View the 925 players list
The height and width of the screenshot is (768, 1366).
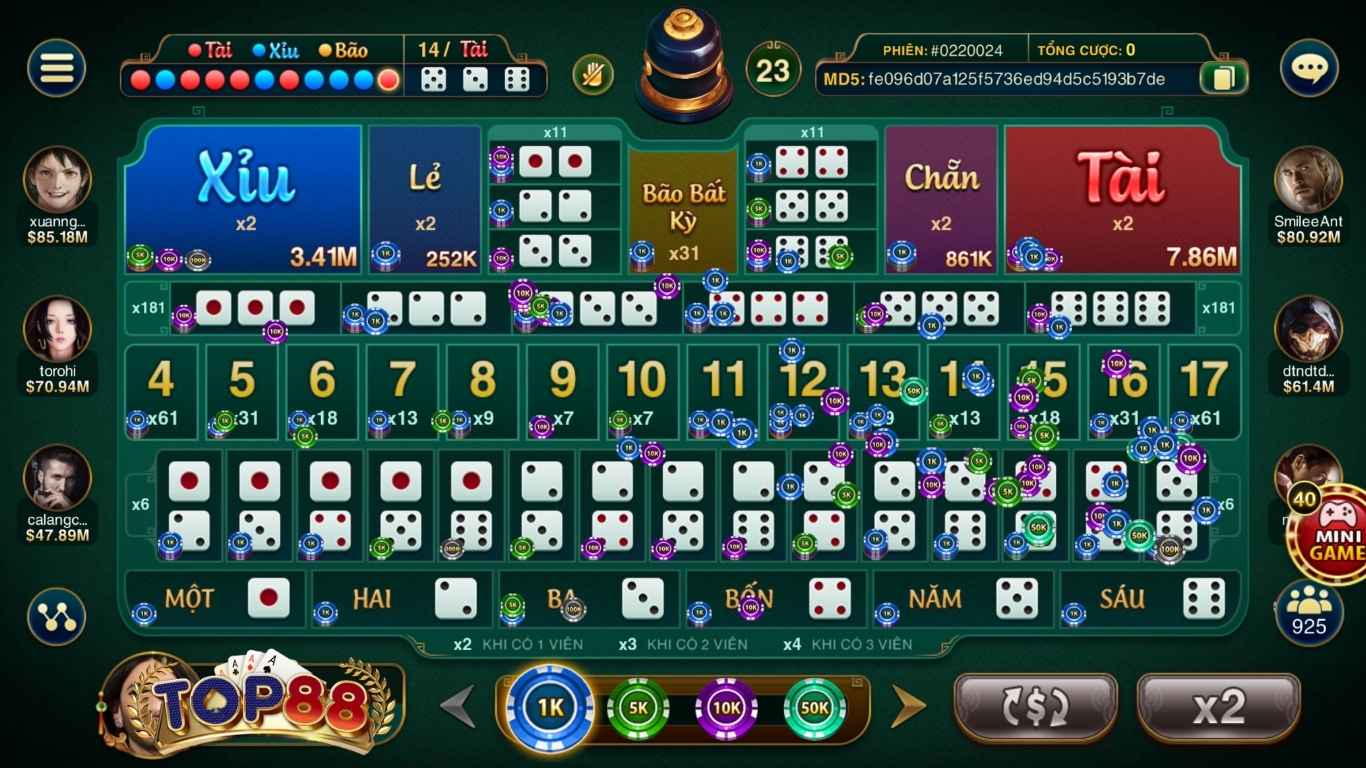point(1308,612)
